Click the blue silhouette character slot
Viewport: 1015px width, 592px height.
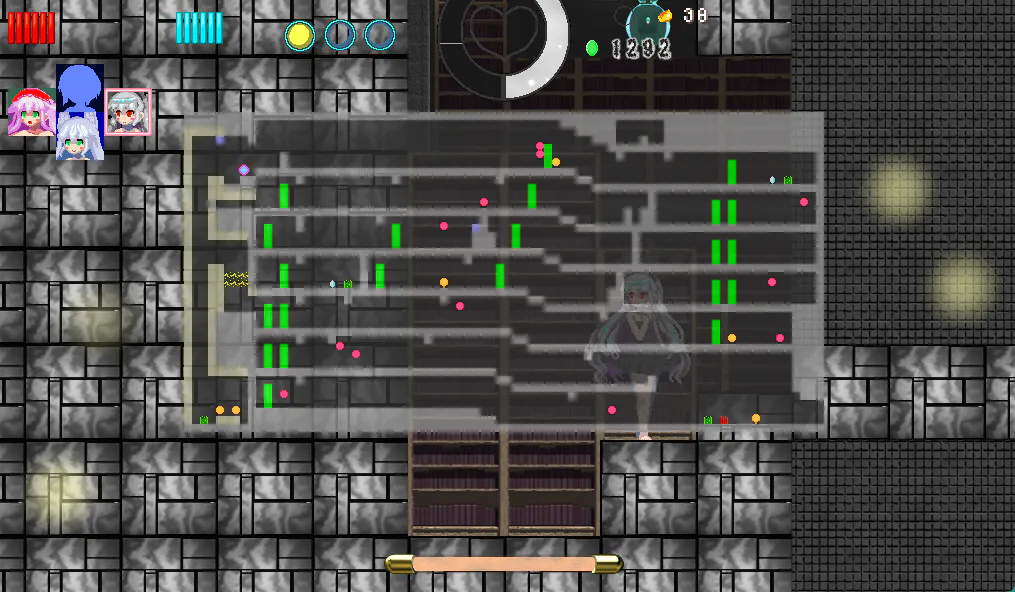(x=79, y=89)
